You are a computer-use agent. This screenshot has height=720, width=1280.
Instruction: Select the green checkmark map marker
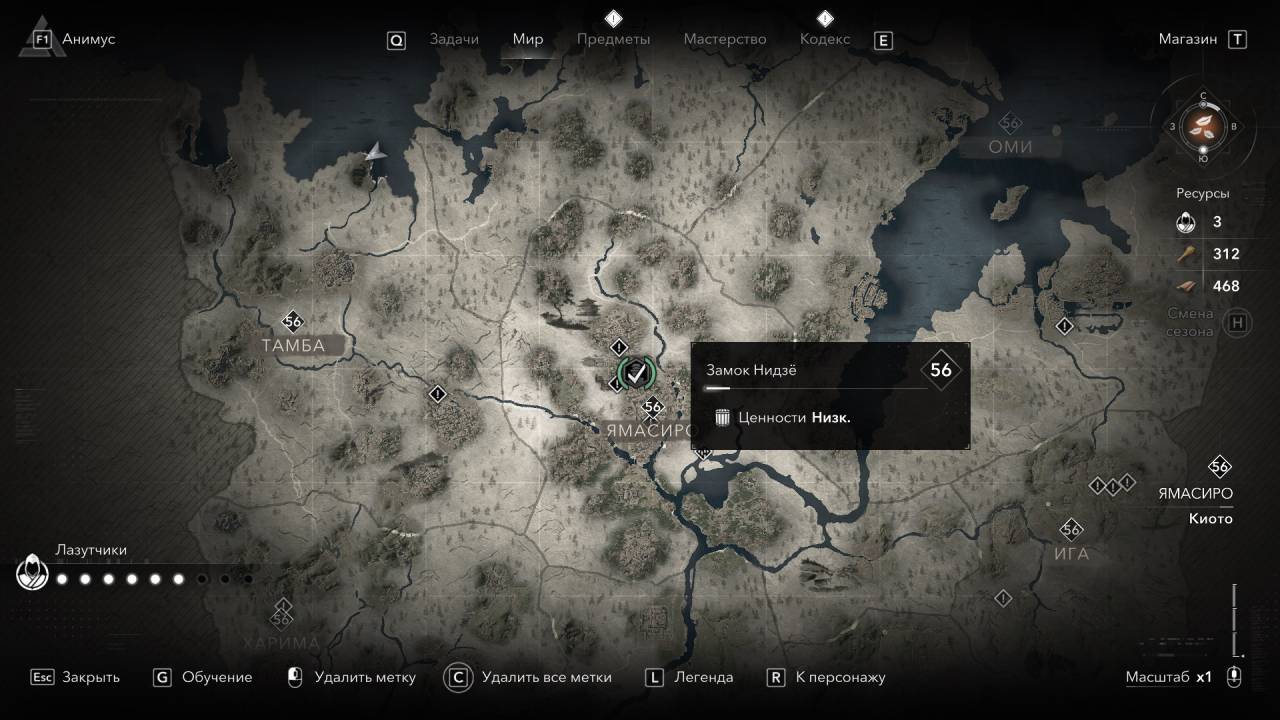tap(635, 373)
